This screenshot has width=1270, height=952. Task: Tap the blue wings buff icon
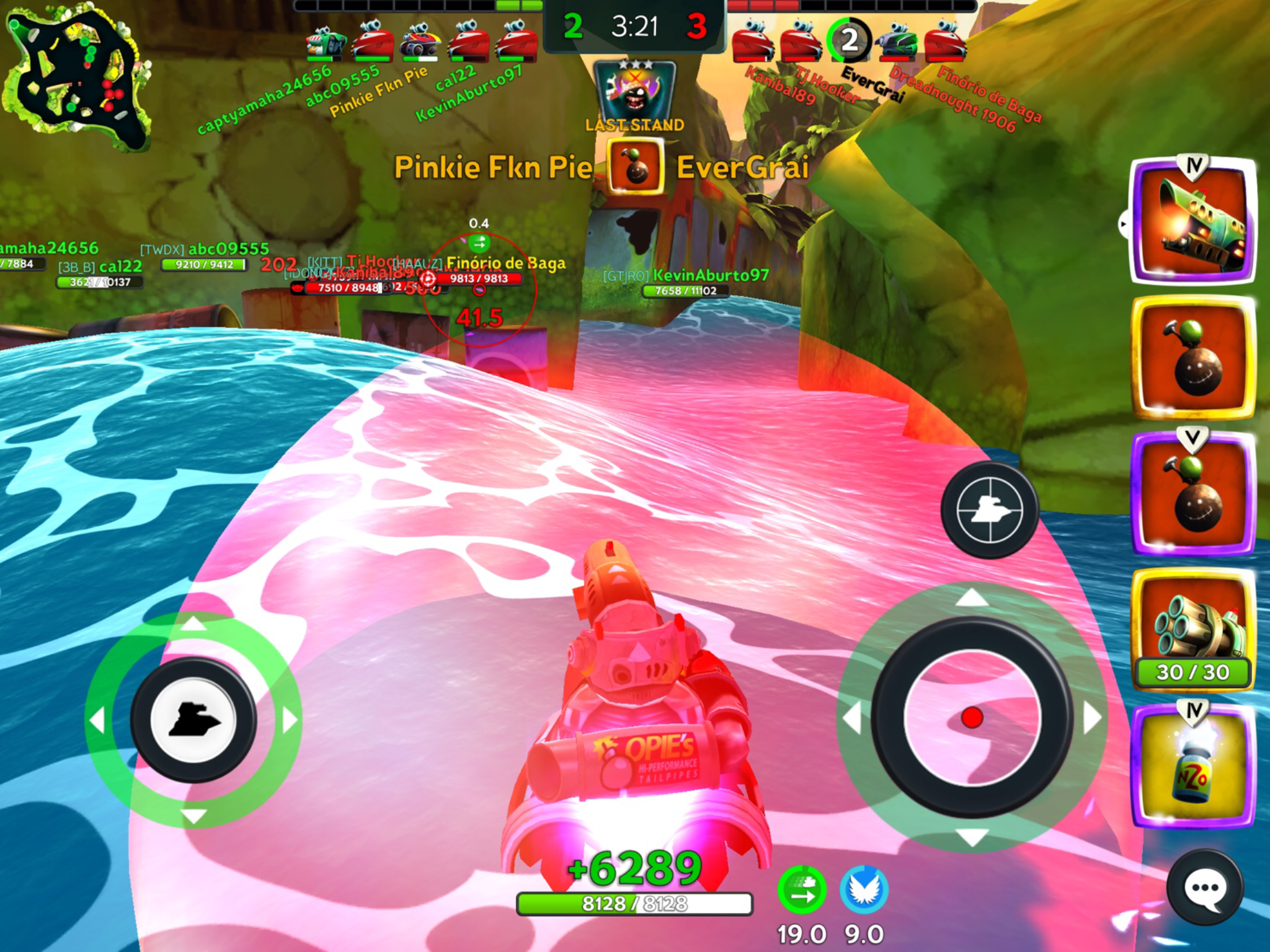click(864, 891)
